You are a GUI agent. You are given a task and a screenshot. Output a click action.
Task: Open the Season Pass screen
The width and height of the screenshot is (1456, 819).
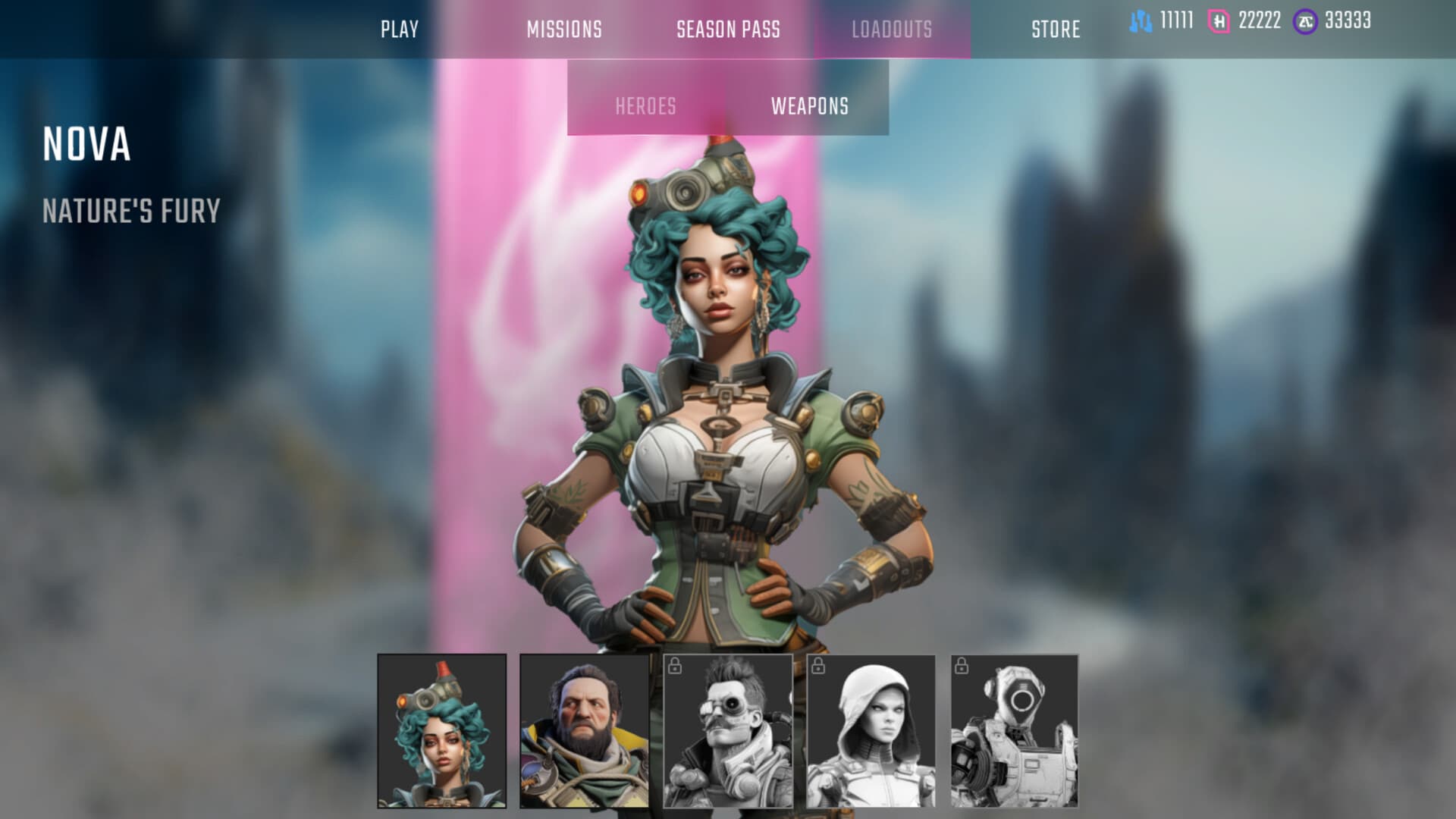pos(727,30)
